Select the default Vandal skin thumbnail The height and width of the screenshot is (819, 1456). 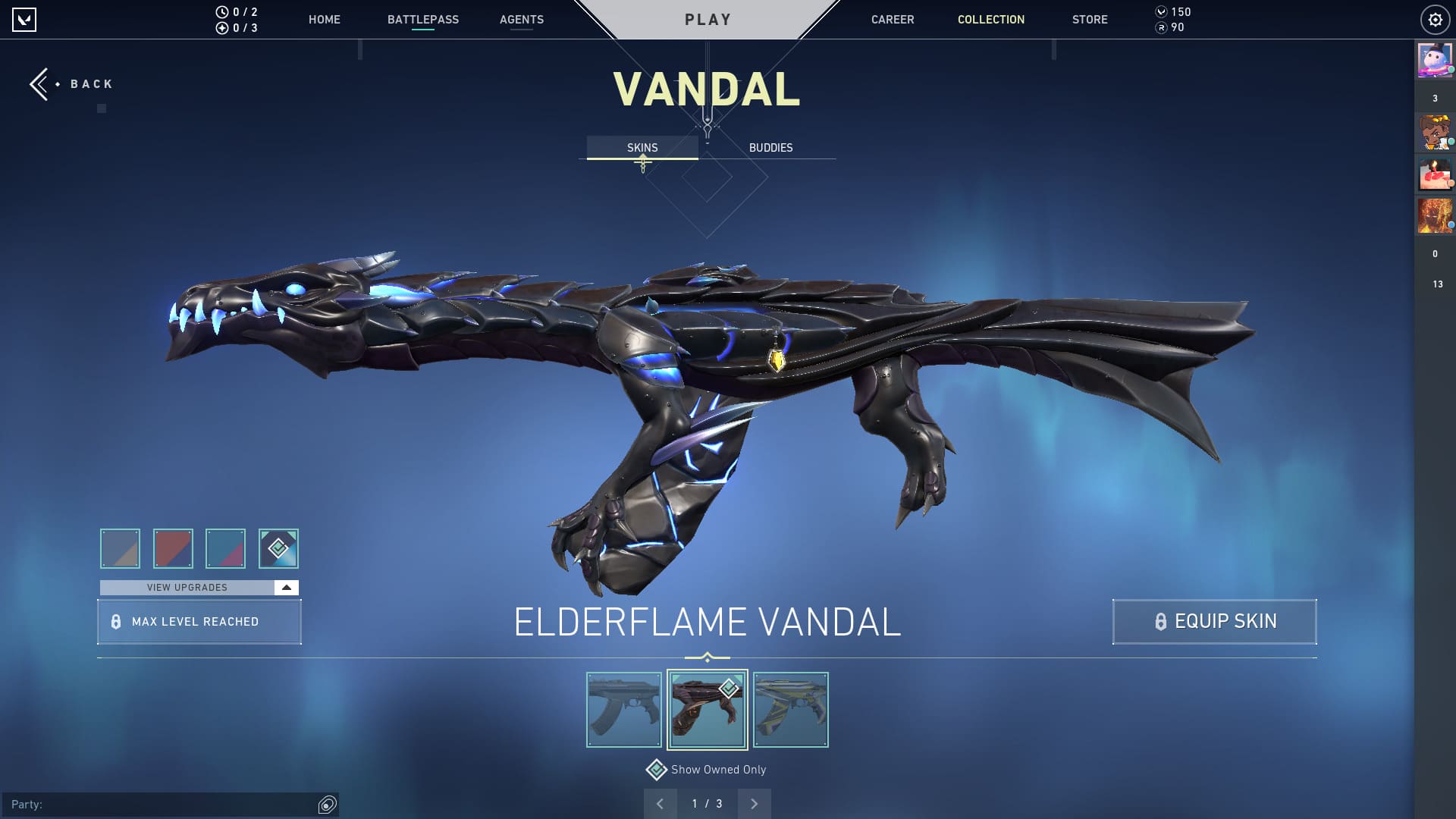624,710
